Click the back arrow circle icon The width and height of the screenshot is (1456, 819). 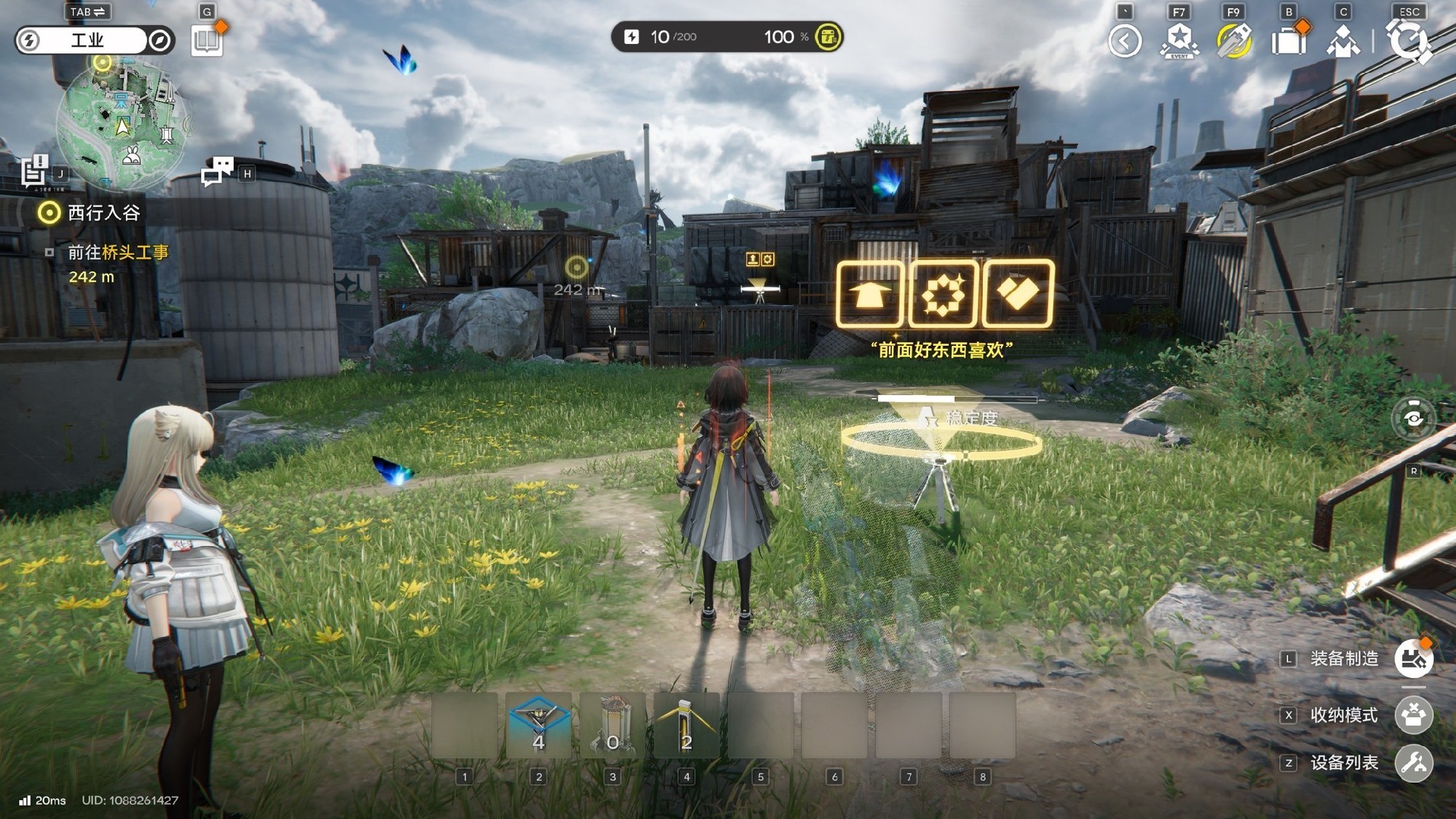(x=1125, y=41)
